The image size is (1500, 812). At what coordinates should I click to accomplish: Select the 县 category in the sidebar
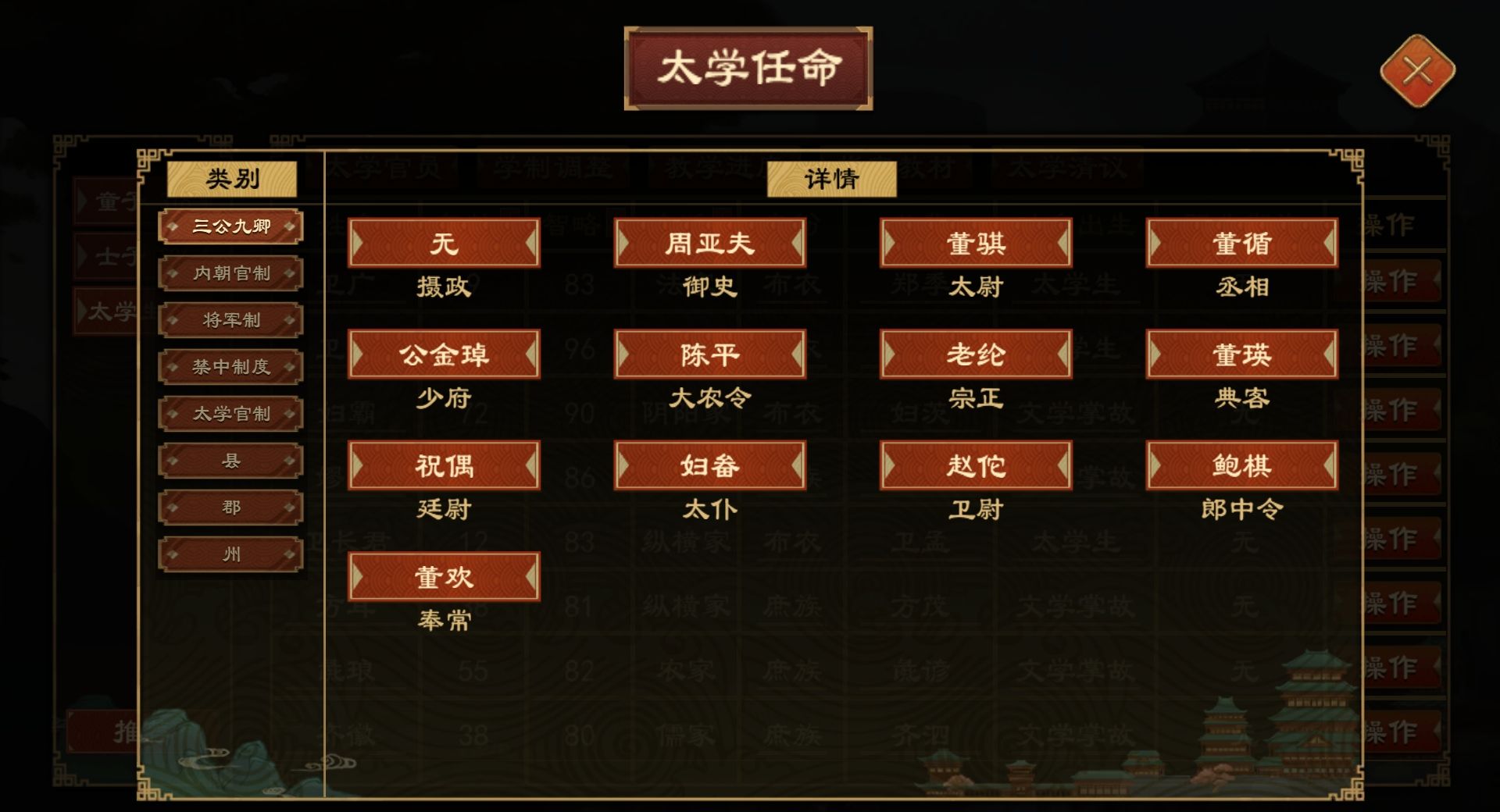(230, 460)
